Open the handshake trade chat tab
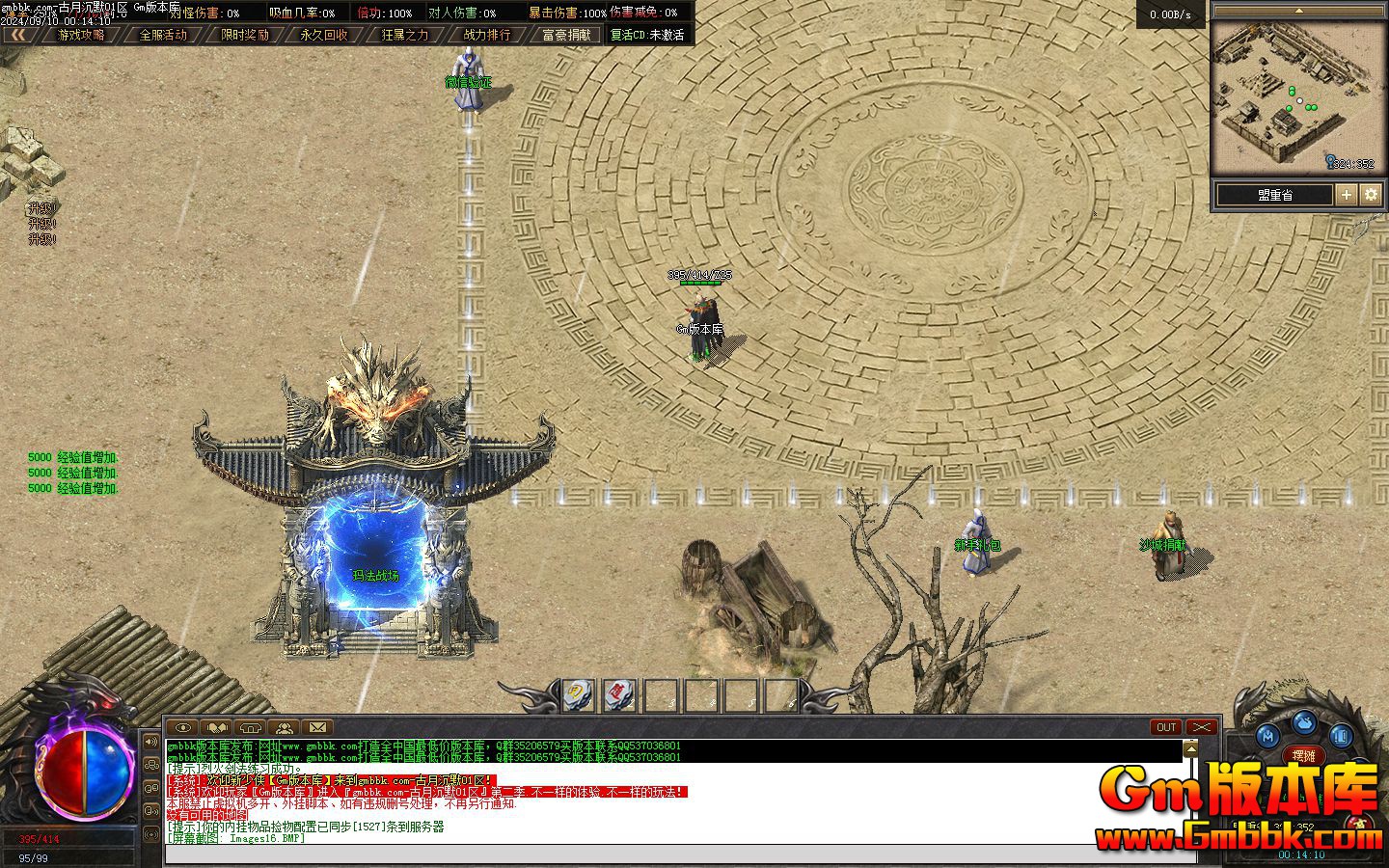 pyautogui.click(x=217, y=727)
